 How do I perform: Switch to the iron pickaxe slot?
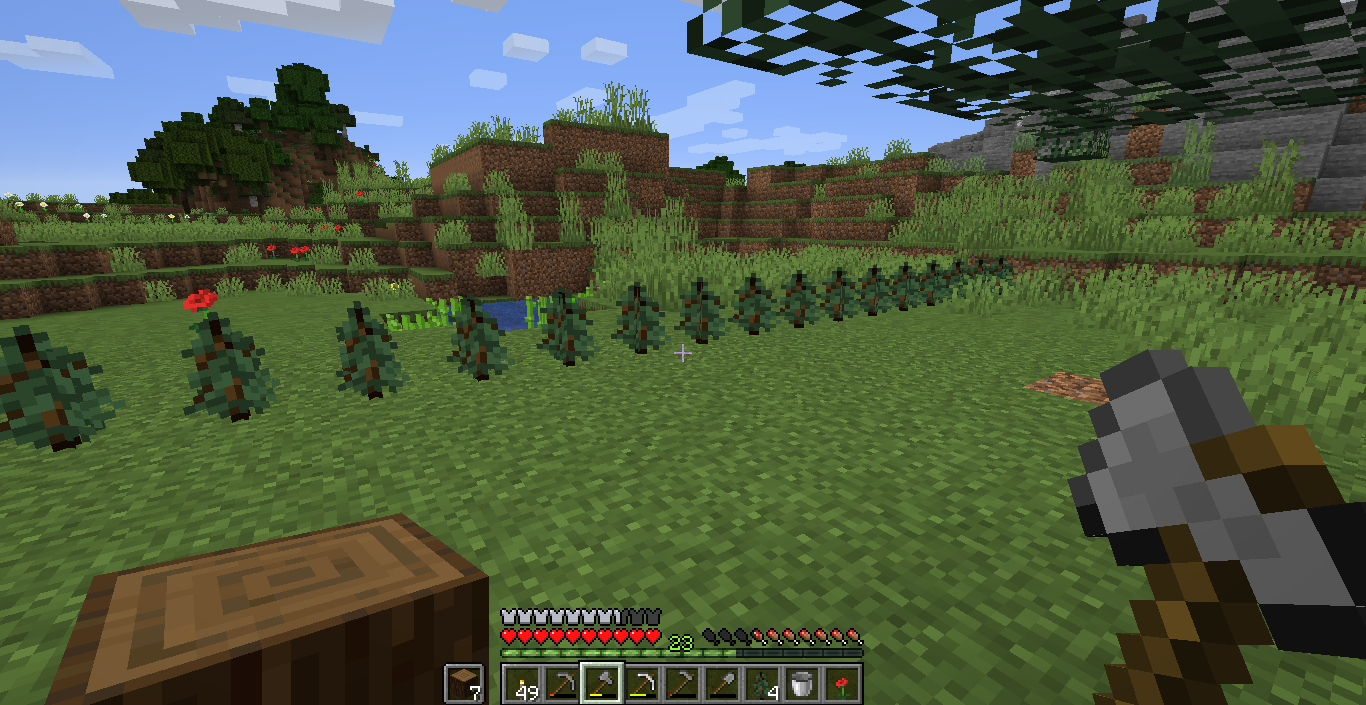pos(642,684)
